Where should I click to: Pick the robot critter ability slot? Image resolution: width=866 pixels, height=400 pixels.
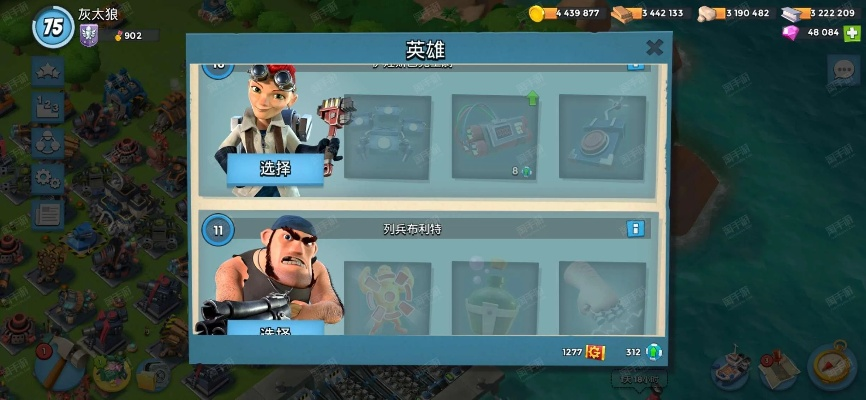pyautogui.click(x=387, y=137)
